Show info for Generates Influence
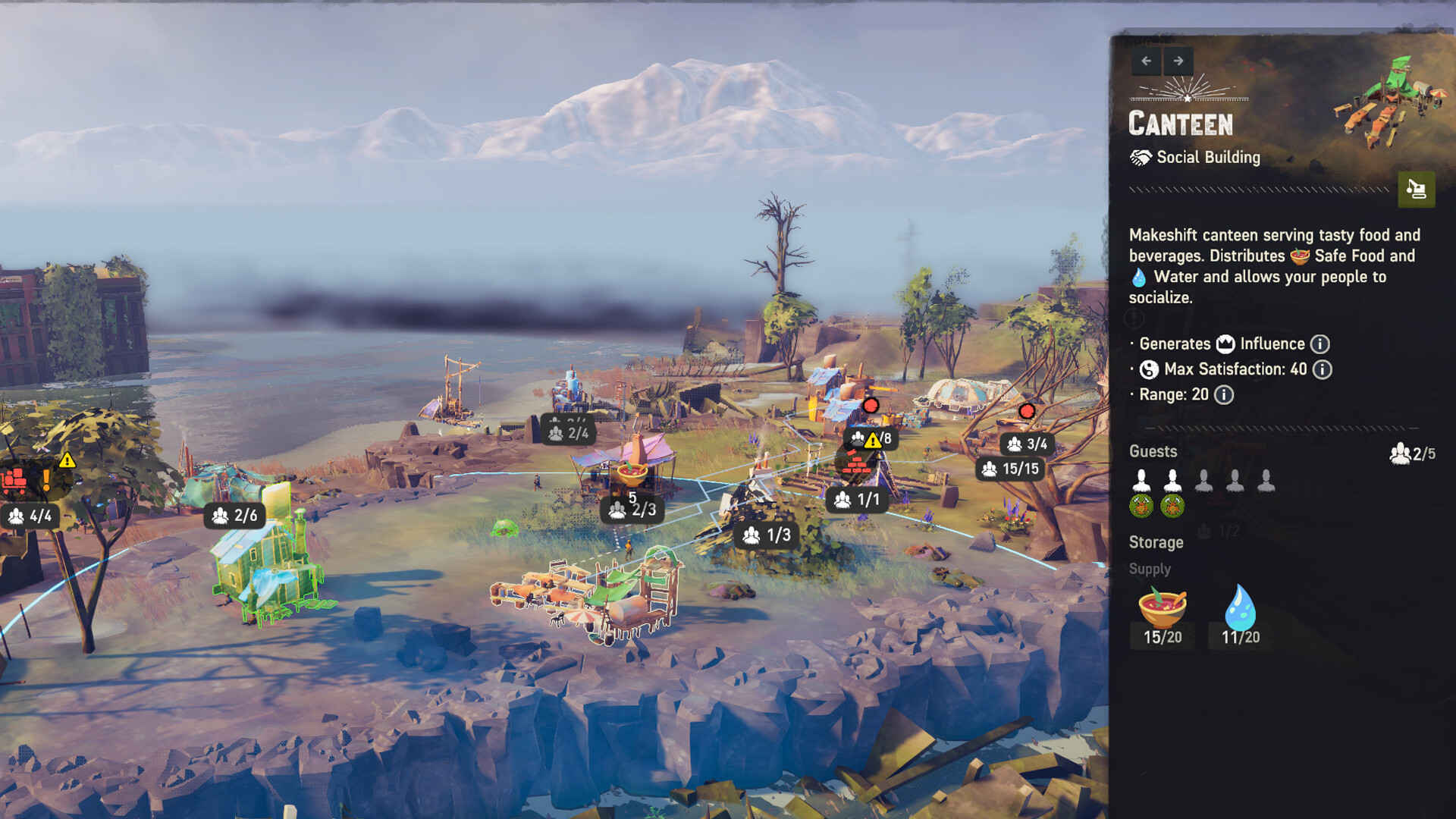This screenshot has height=819, width=1456. (1320, 344)
